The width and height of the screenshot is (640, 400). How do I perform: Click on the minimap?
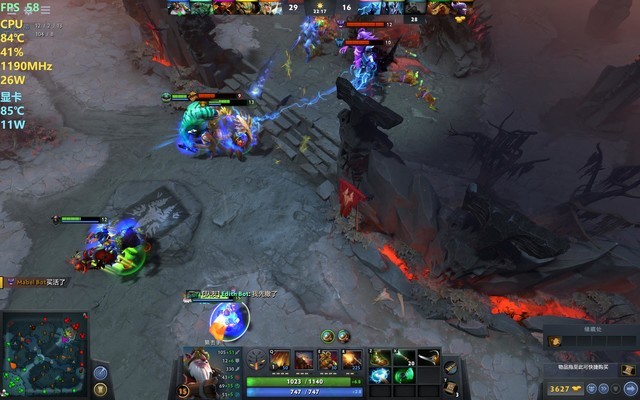pos(43,354)
